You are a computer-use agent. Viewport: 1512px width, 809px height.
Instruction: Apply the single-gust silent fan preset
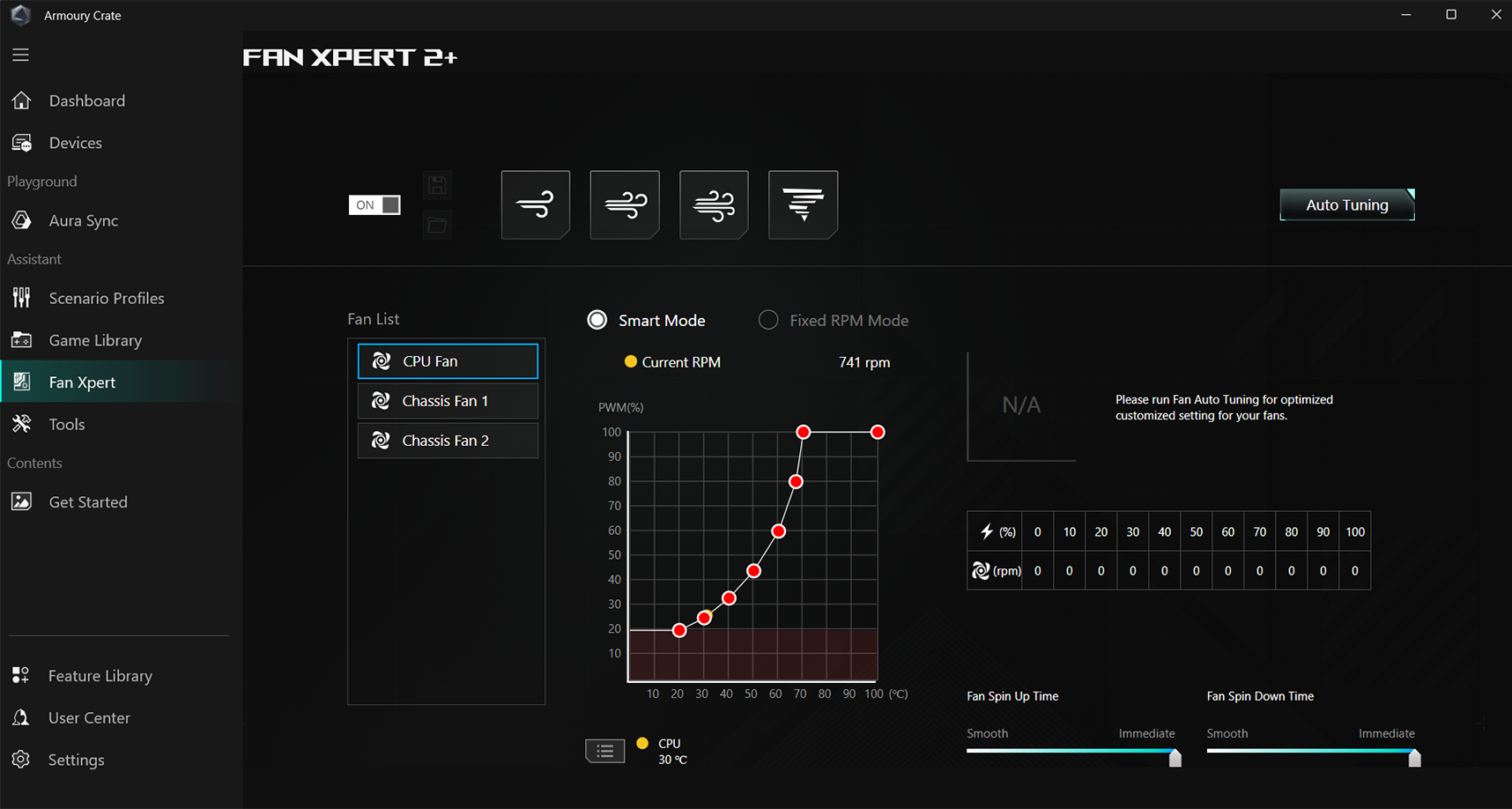[536, 204]
